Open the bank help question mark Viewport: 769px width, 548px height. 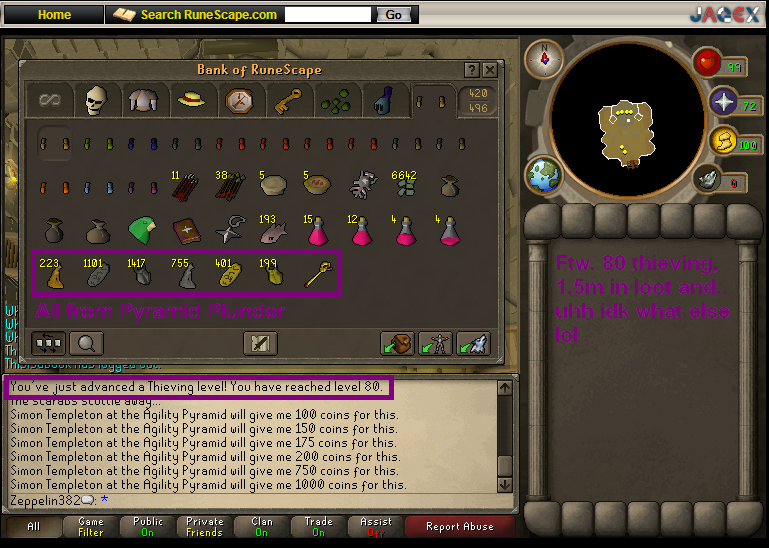click(471, 71)
